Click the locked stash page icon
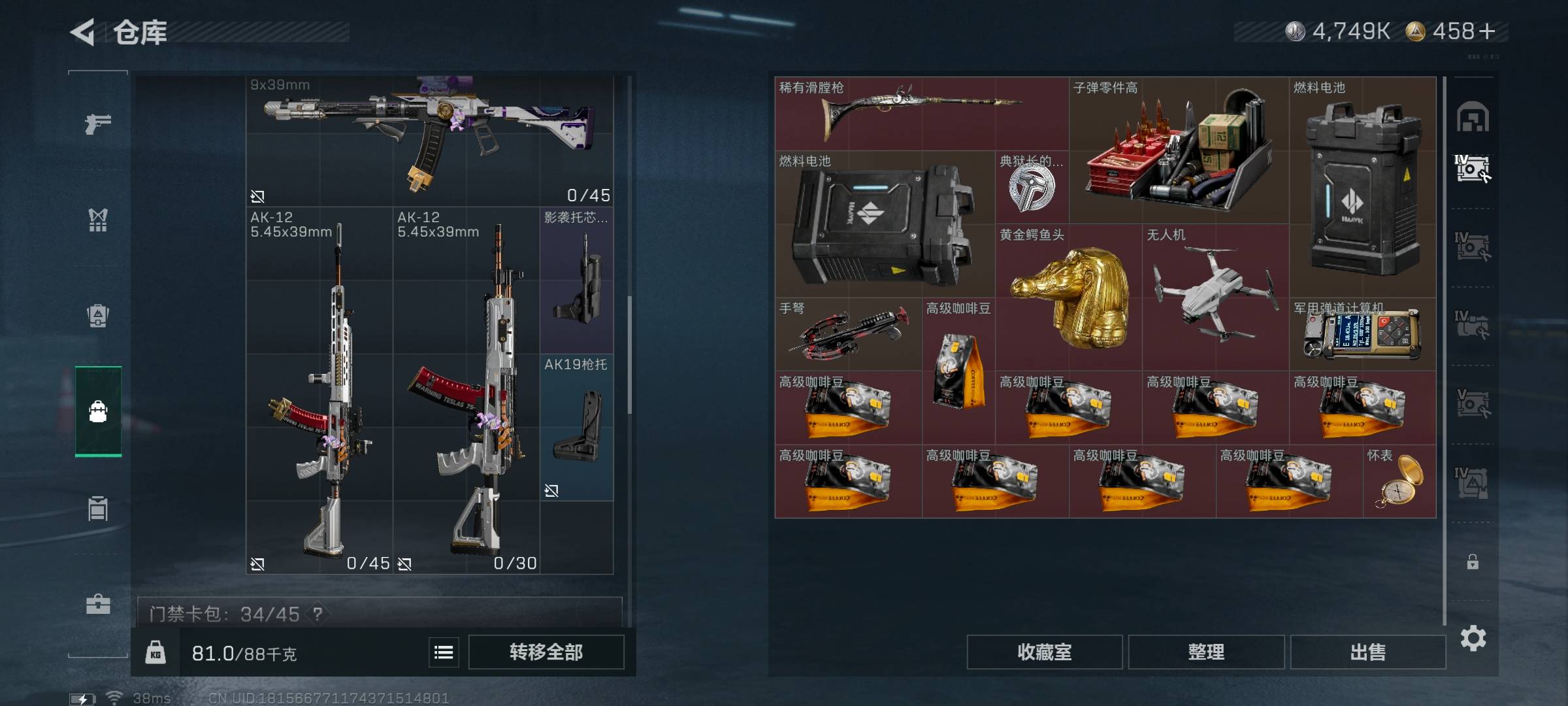The height and width of the screenshot is (706, 1568). click(x=1473, y=562)
